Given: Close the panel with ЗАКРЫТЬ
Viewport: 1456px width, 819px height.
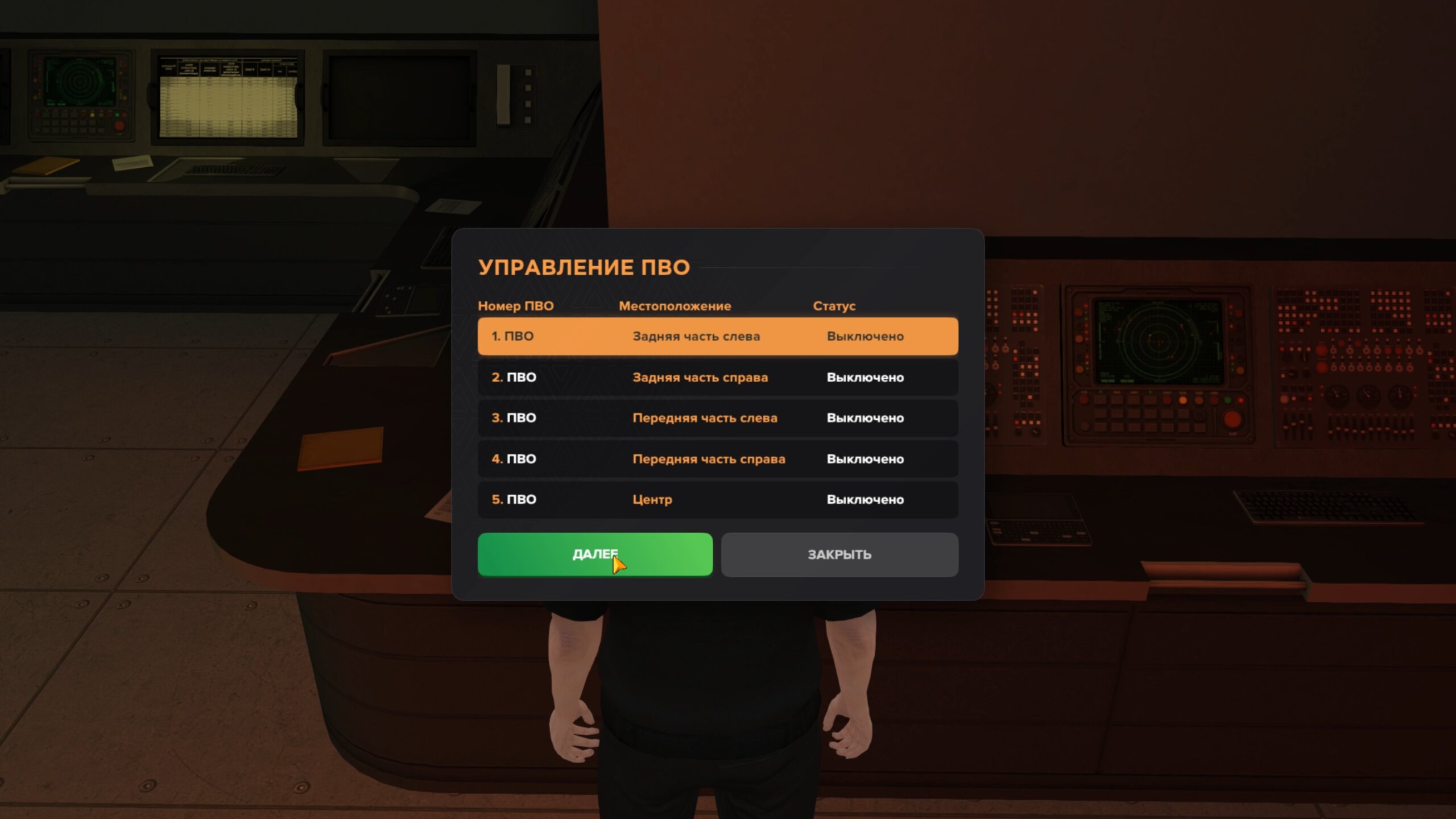Looking at the screenshot, I should click(x=839, y=555).
